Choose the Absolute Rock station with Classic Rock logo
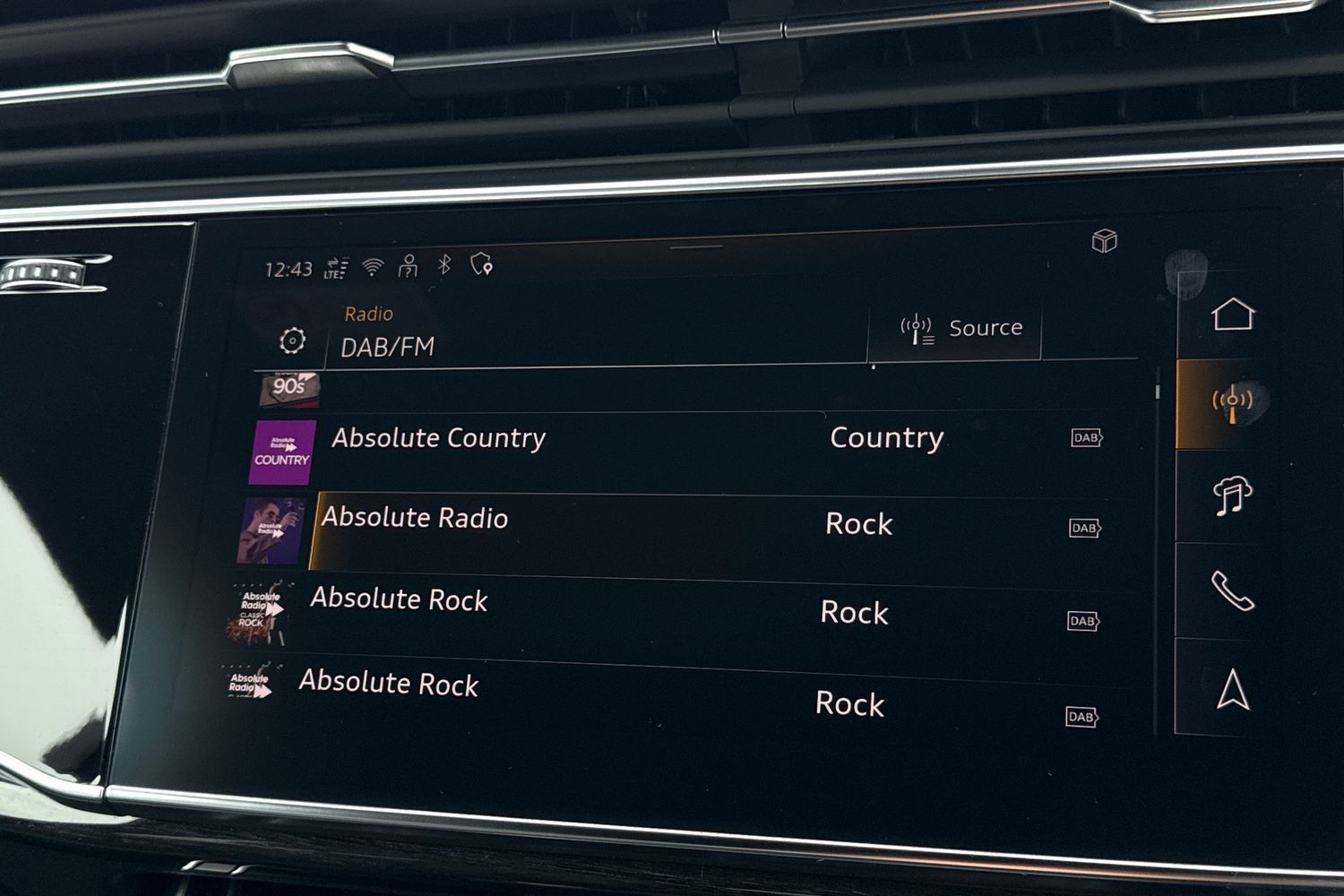1344x896 pixels. click(399, 599)
